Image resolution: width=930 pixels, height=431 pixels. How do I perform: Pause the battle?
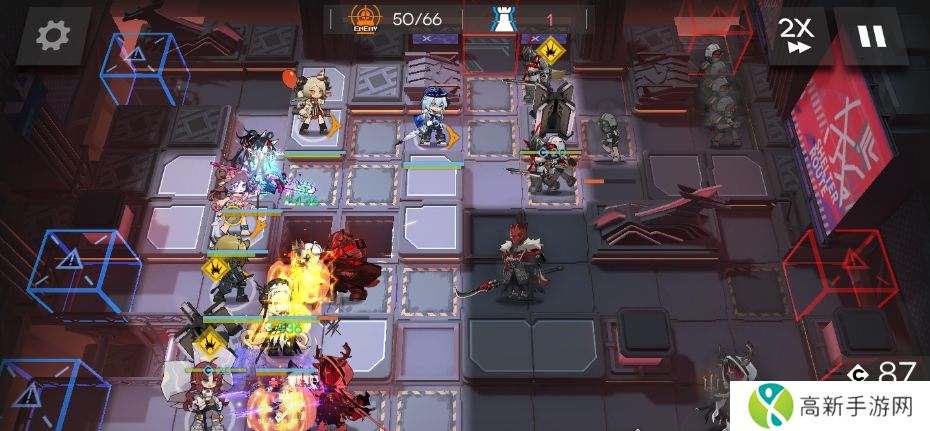pos(871,36)
